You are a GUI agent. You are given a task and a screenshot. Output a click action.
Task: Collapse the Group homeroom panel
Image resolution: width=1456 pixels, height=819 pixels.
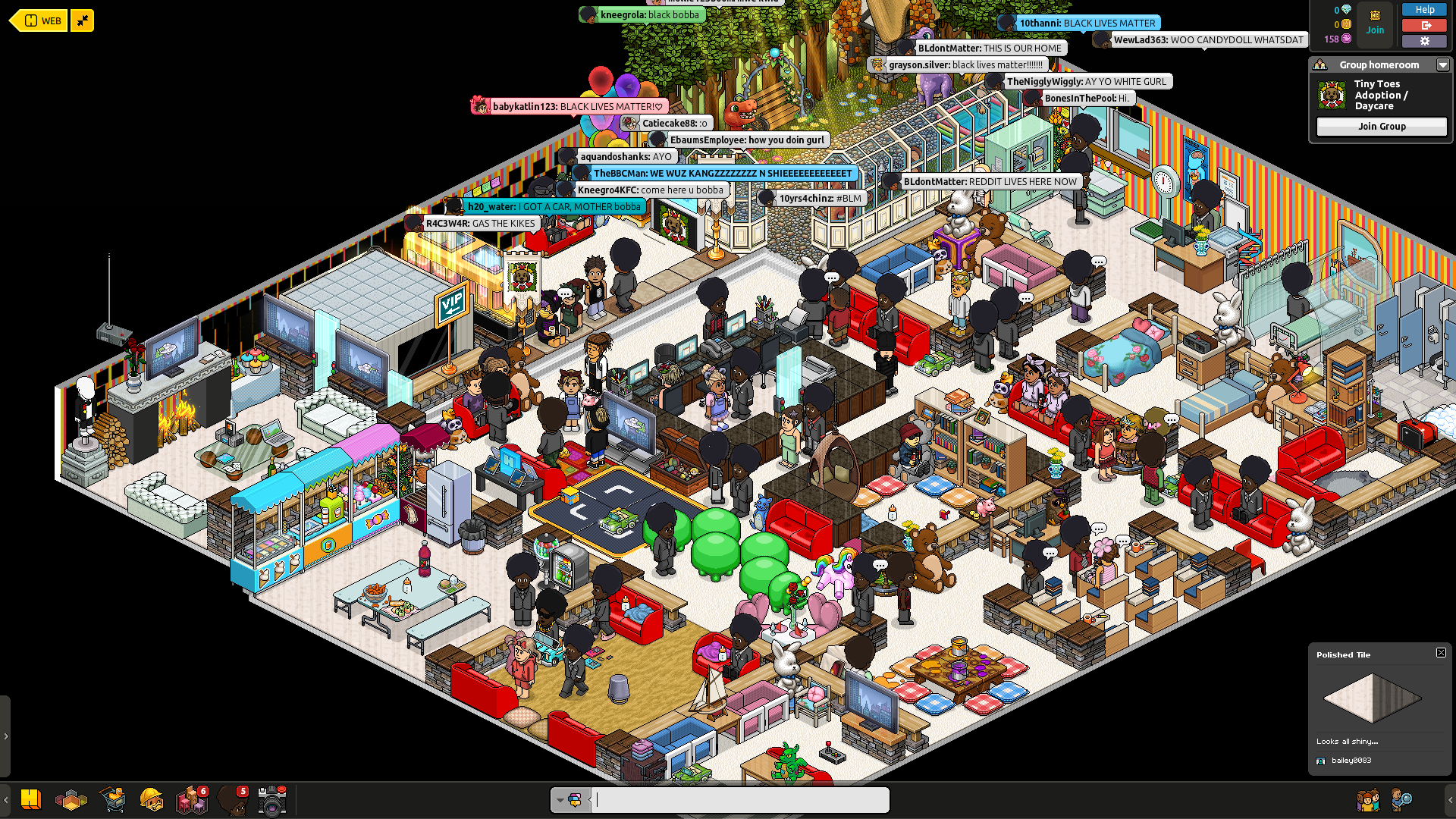[x=1442, y=65]
